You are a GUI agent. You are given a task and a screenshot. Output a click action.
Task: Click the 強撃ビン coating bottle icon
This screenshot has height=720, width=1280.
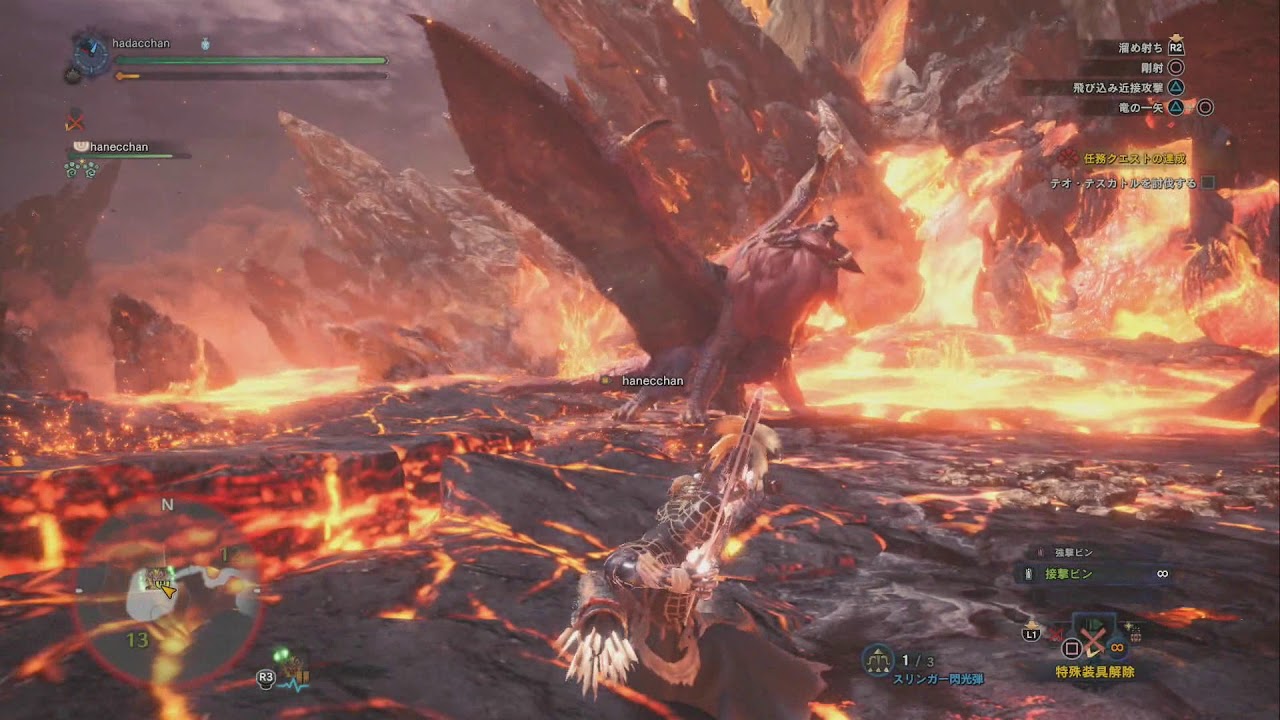1040,551
